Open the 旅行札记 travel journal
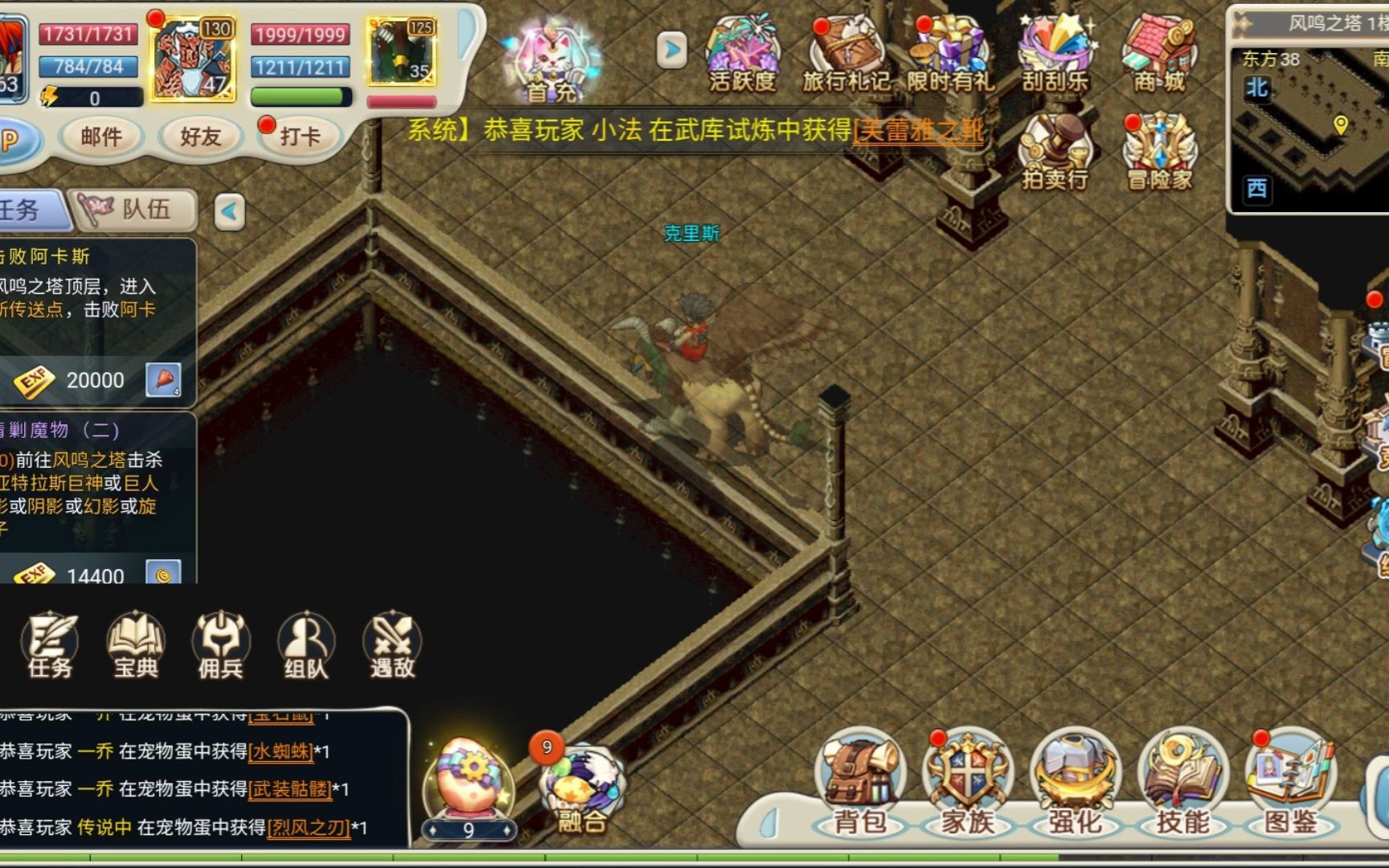 coord(846,53)
